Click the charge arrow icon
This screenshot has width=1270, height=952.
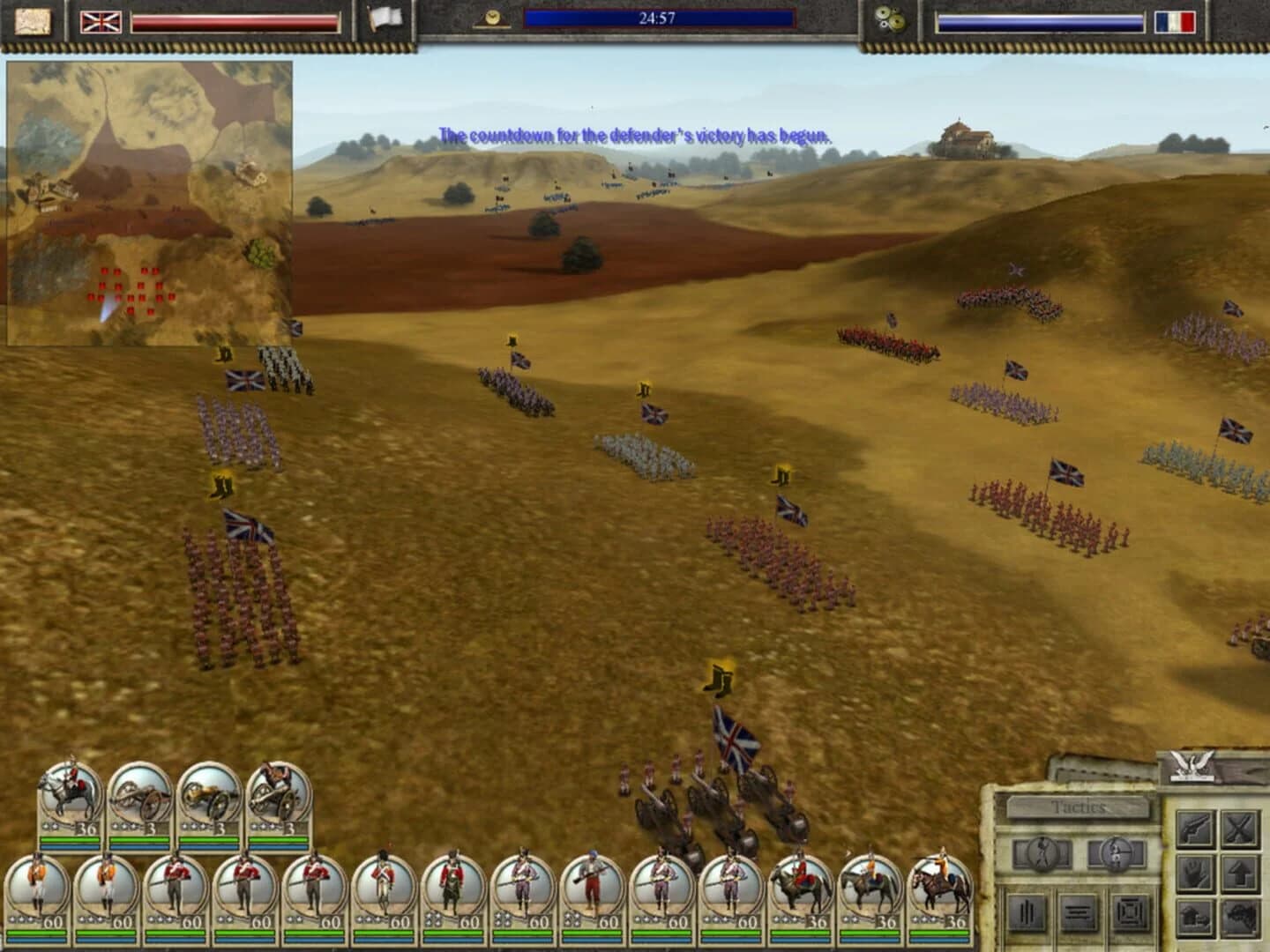(x=1239, y=873)
